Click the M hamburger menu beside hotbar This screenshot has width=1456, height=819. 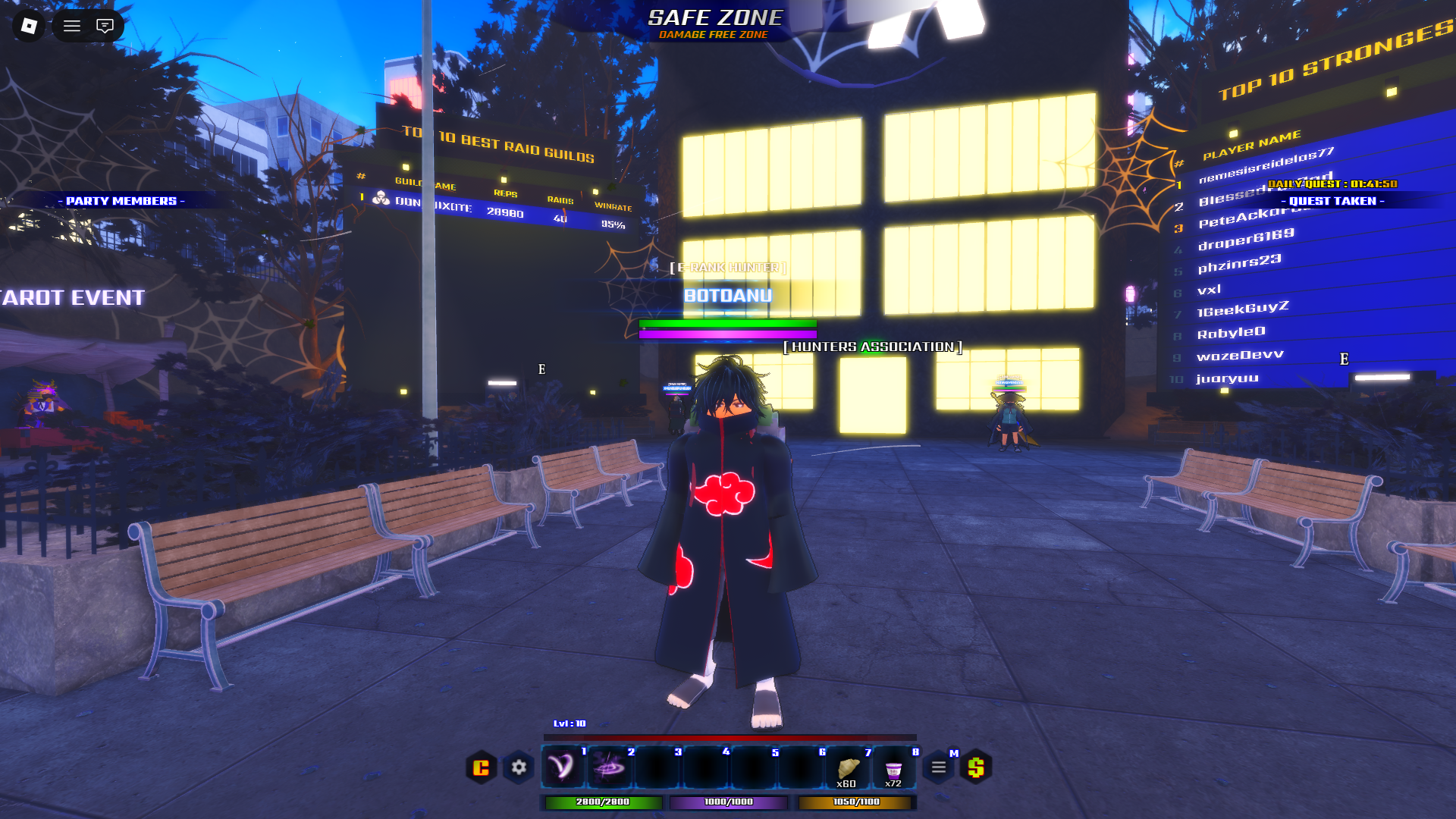tap(939, 767)
